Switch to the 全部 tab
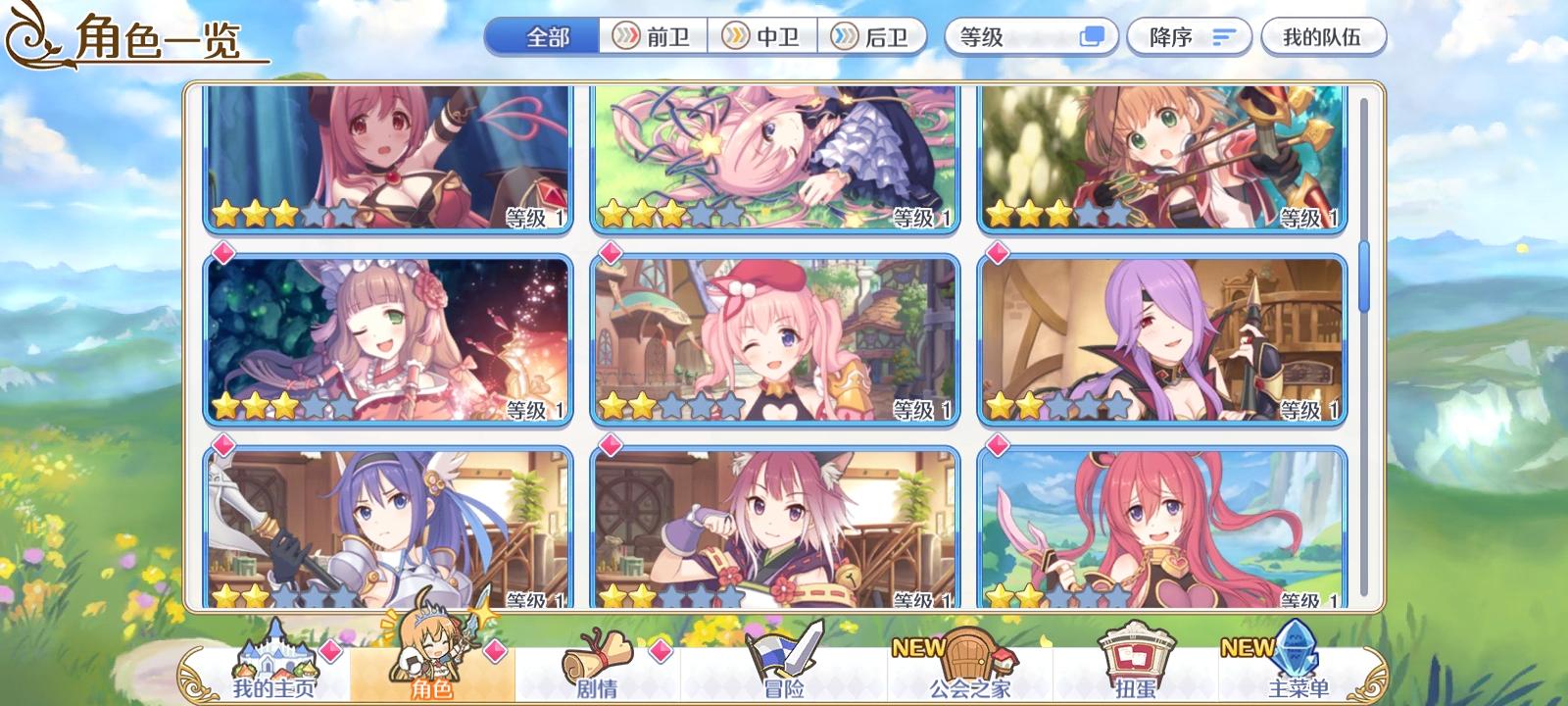1568x706 pixels. point(541,35)
